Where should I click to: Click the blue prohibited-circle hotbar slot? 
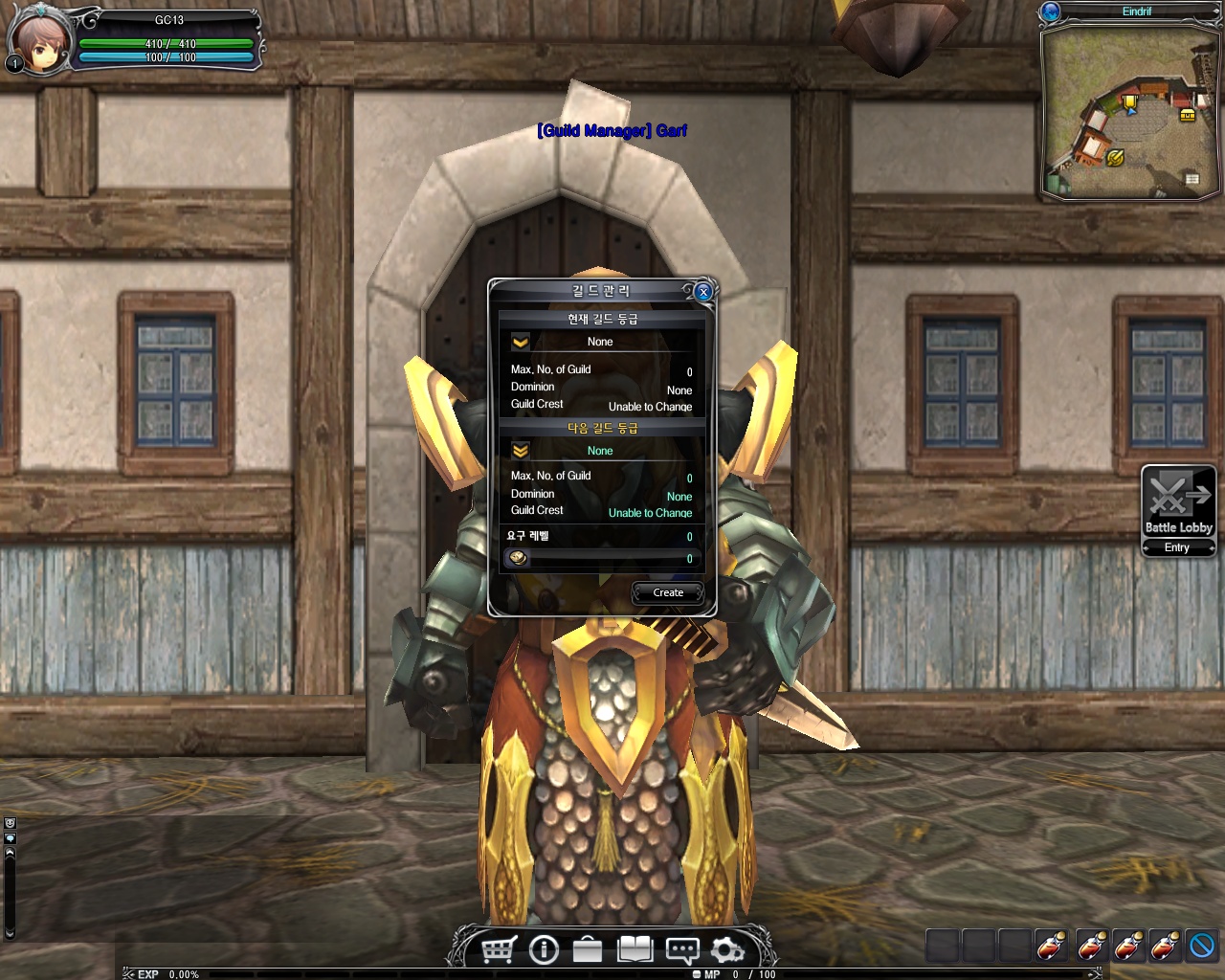pos(1201,946)
